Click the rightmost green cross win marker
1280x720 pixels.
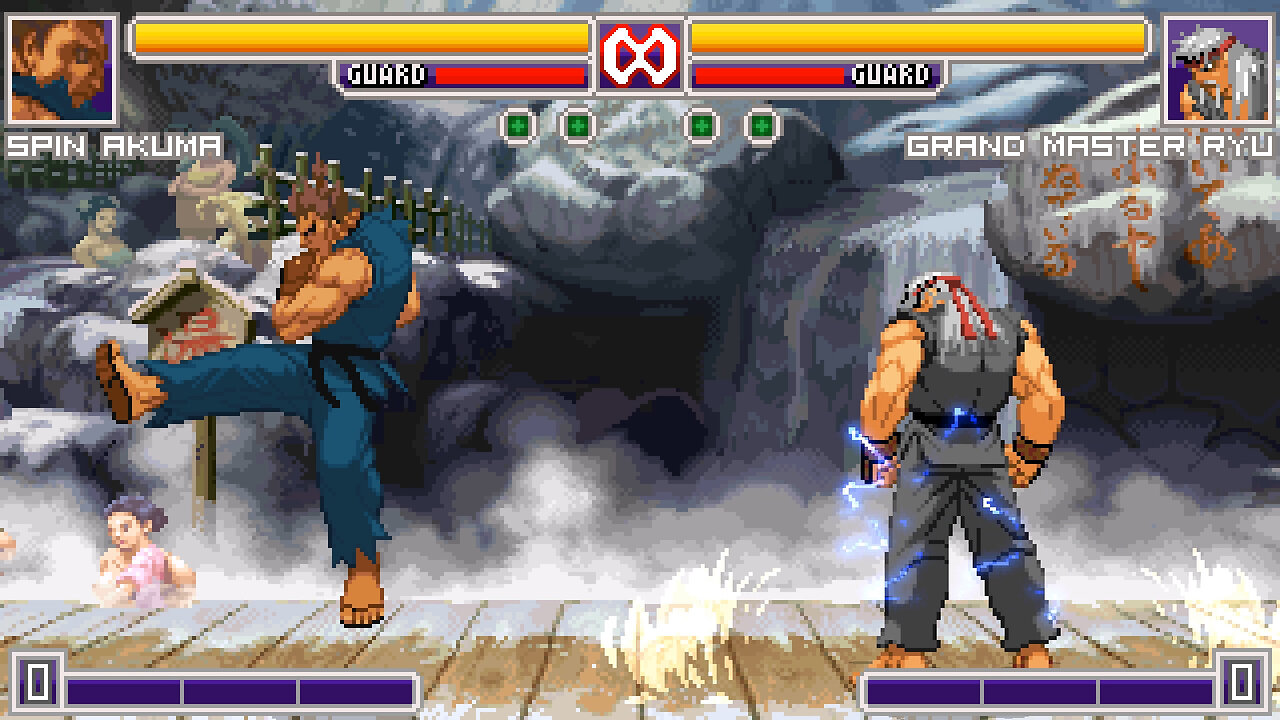[762, 126]
